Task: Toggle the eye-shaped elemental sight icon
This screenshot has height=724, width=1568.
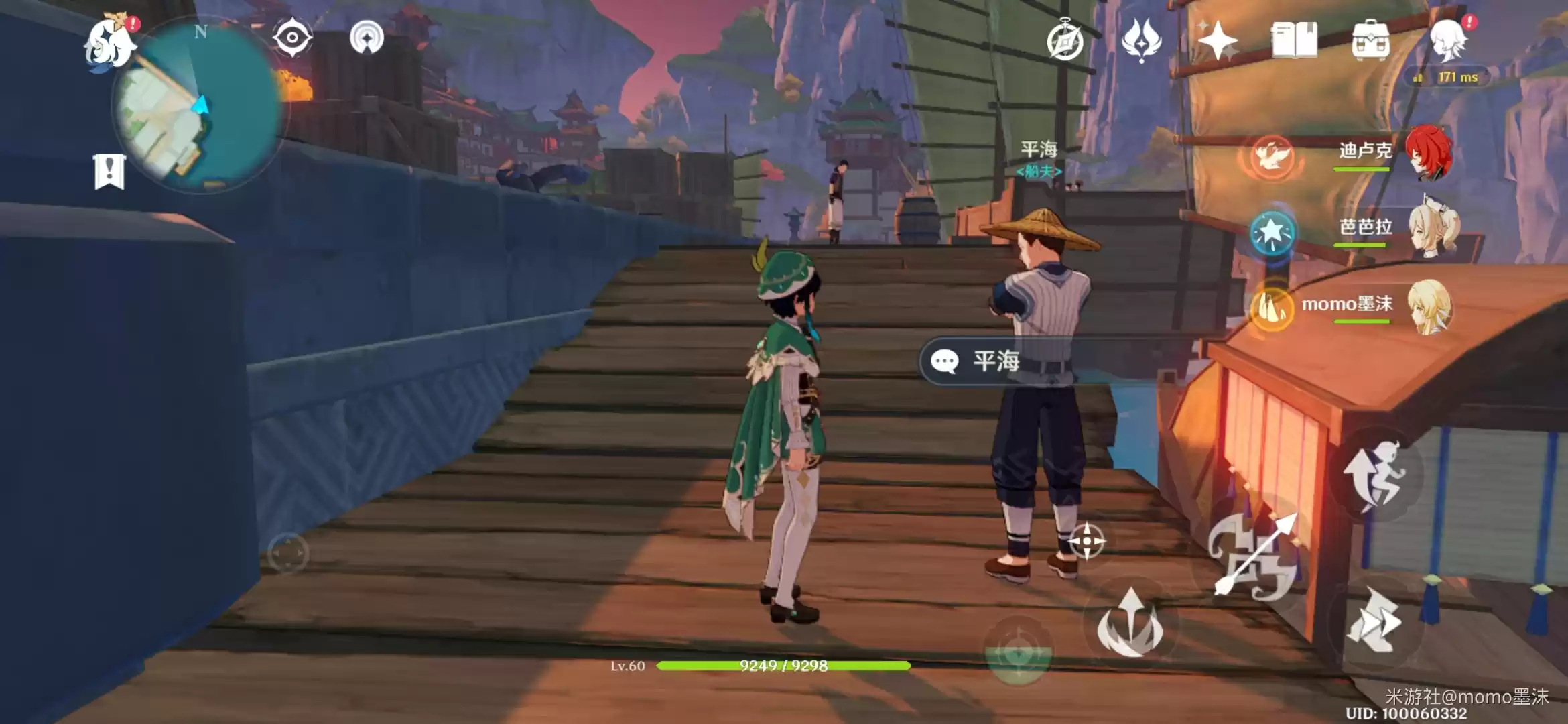Action: point(292,38)
